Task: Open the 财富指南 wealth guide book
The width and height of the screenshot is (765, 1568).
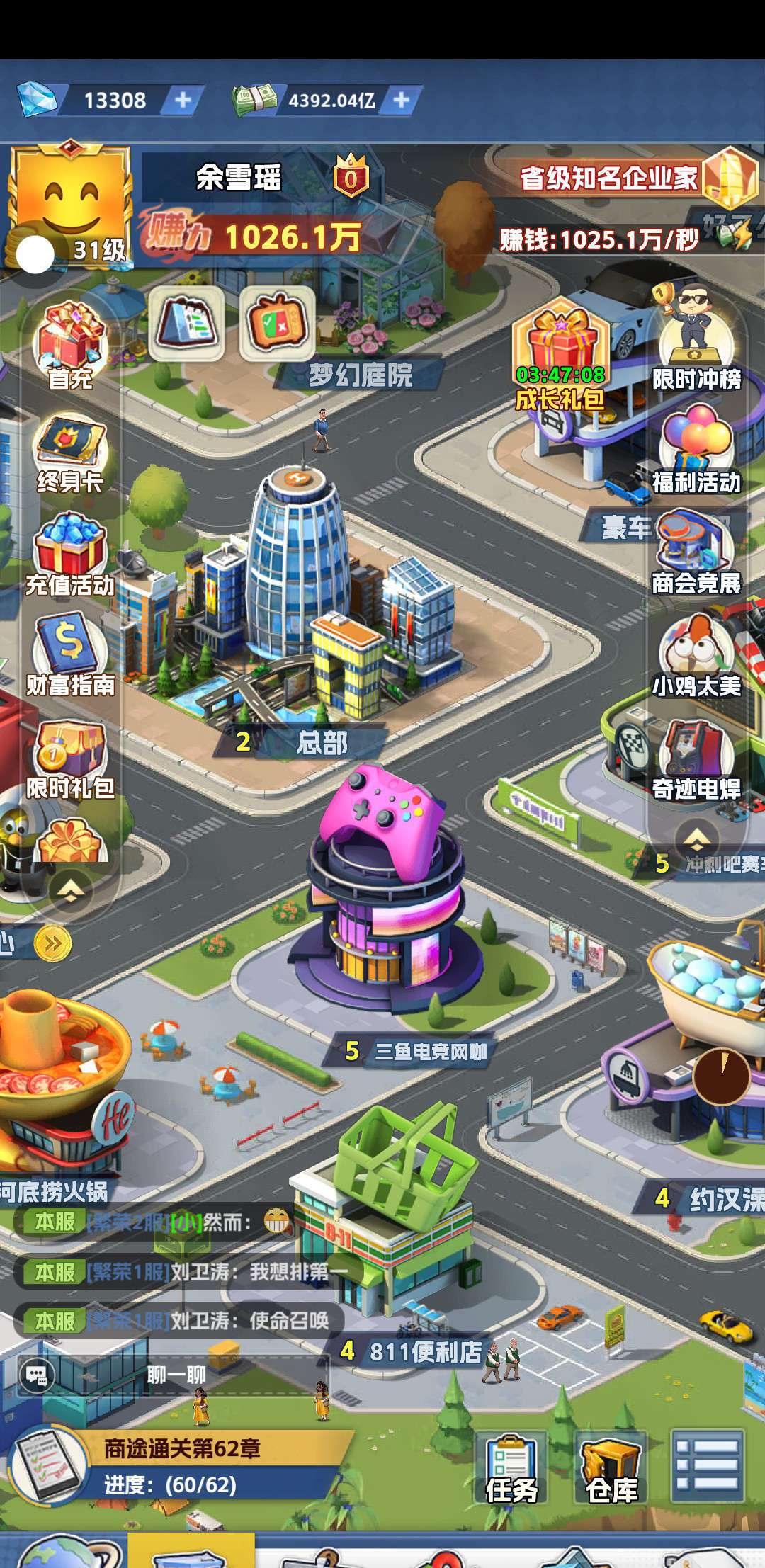Action: 70,653
